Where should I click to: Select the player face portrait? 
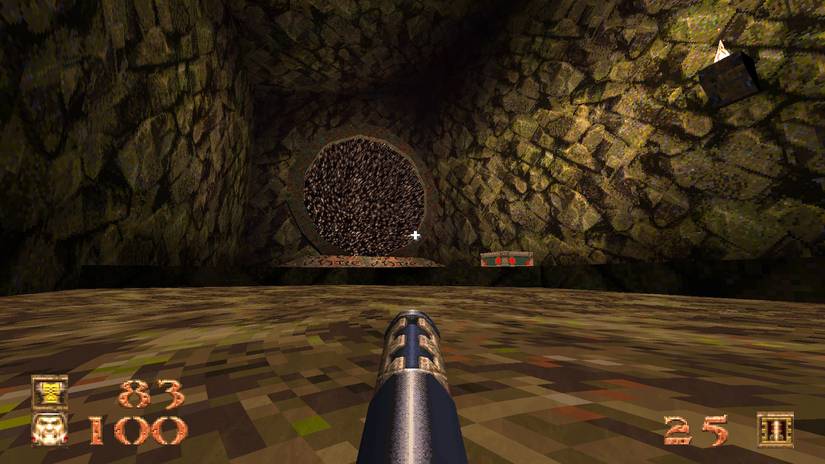pos(49,429)
